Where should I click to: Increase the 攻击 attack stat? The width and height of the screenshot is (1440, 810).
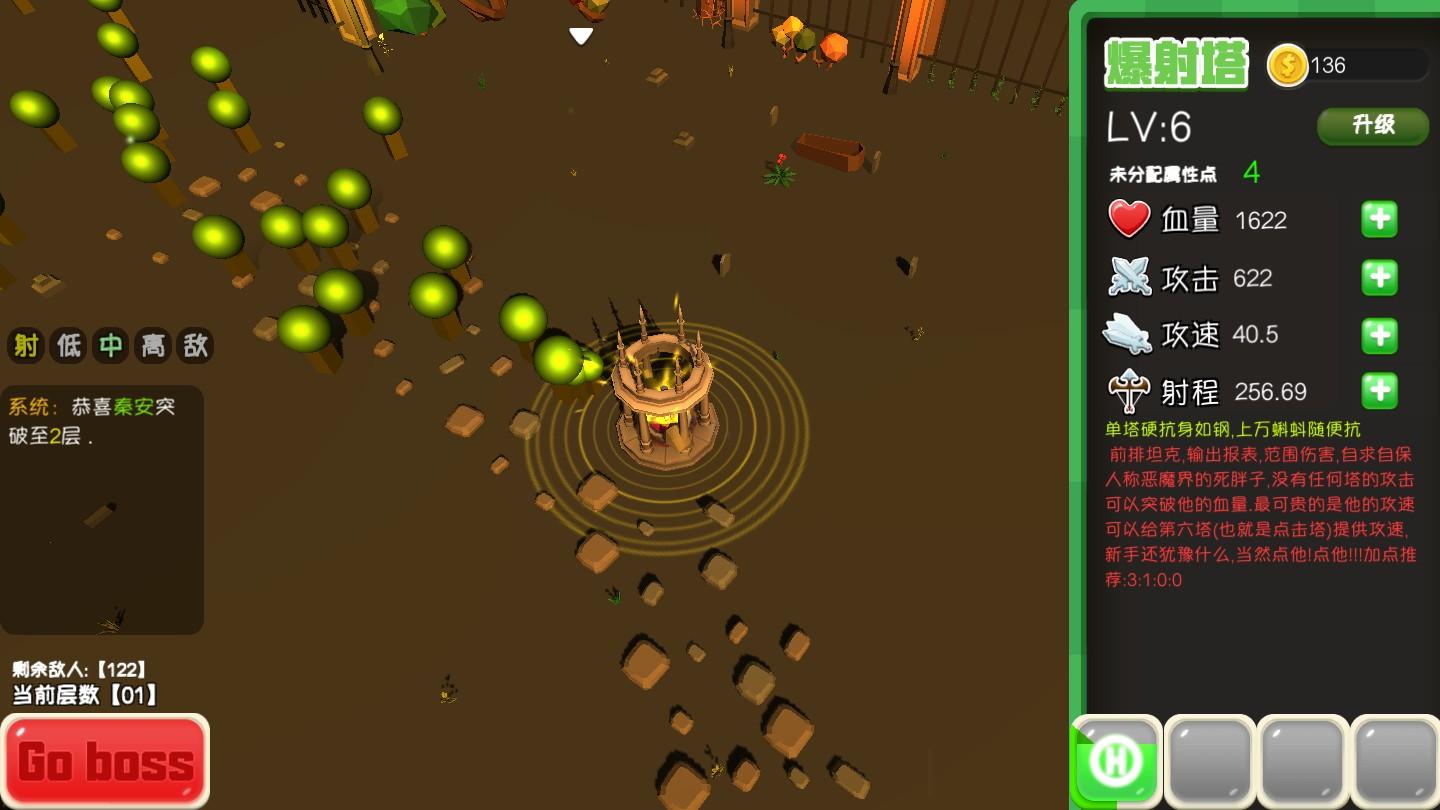(x=1379, y=277)
